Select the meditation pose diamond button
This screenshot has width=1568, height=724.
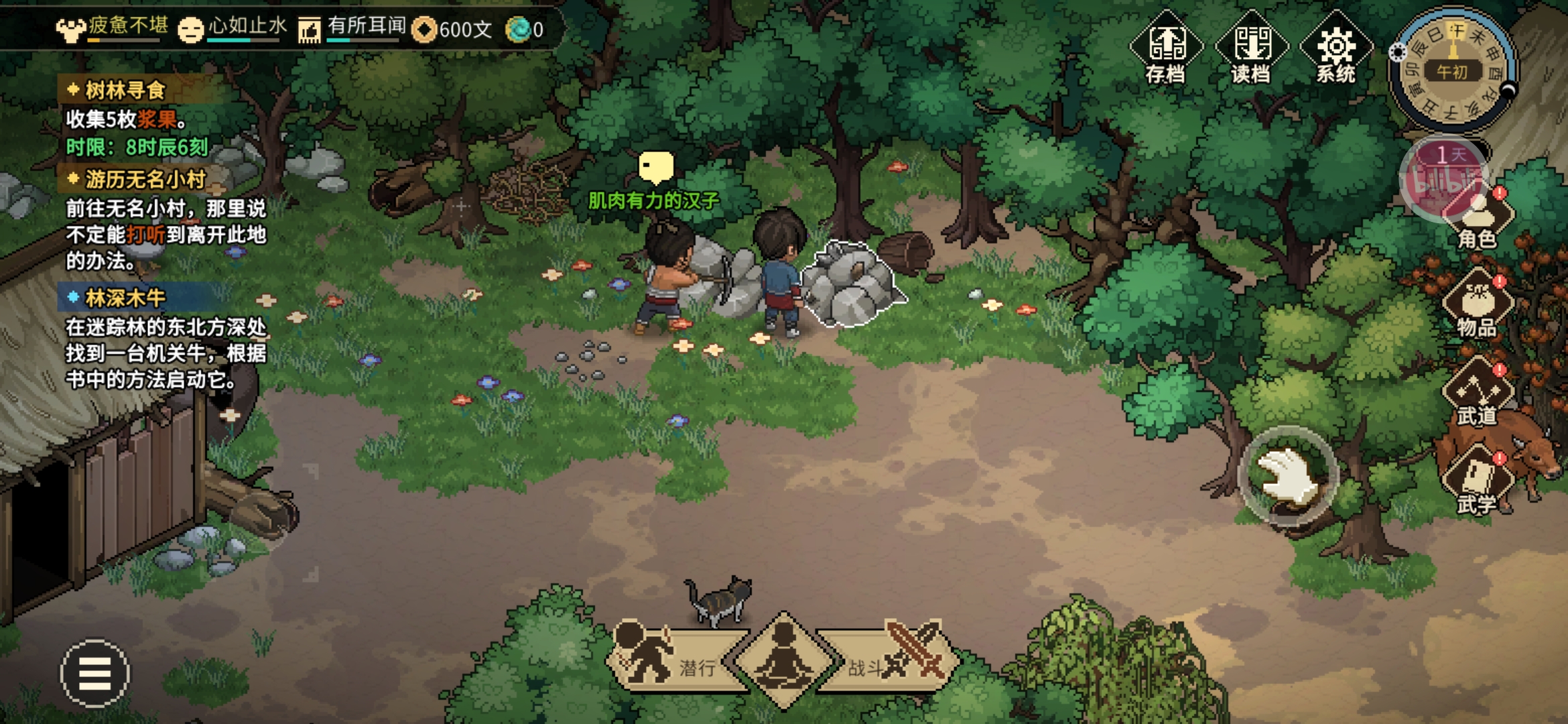(783, 660)
